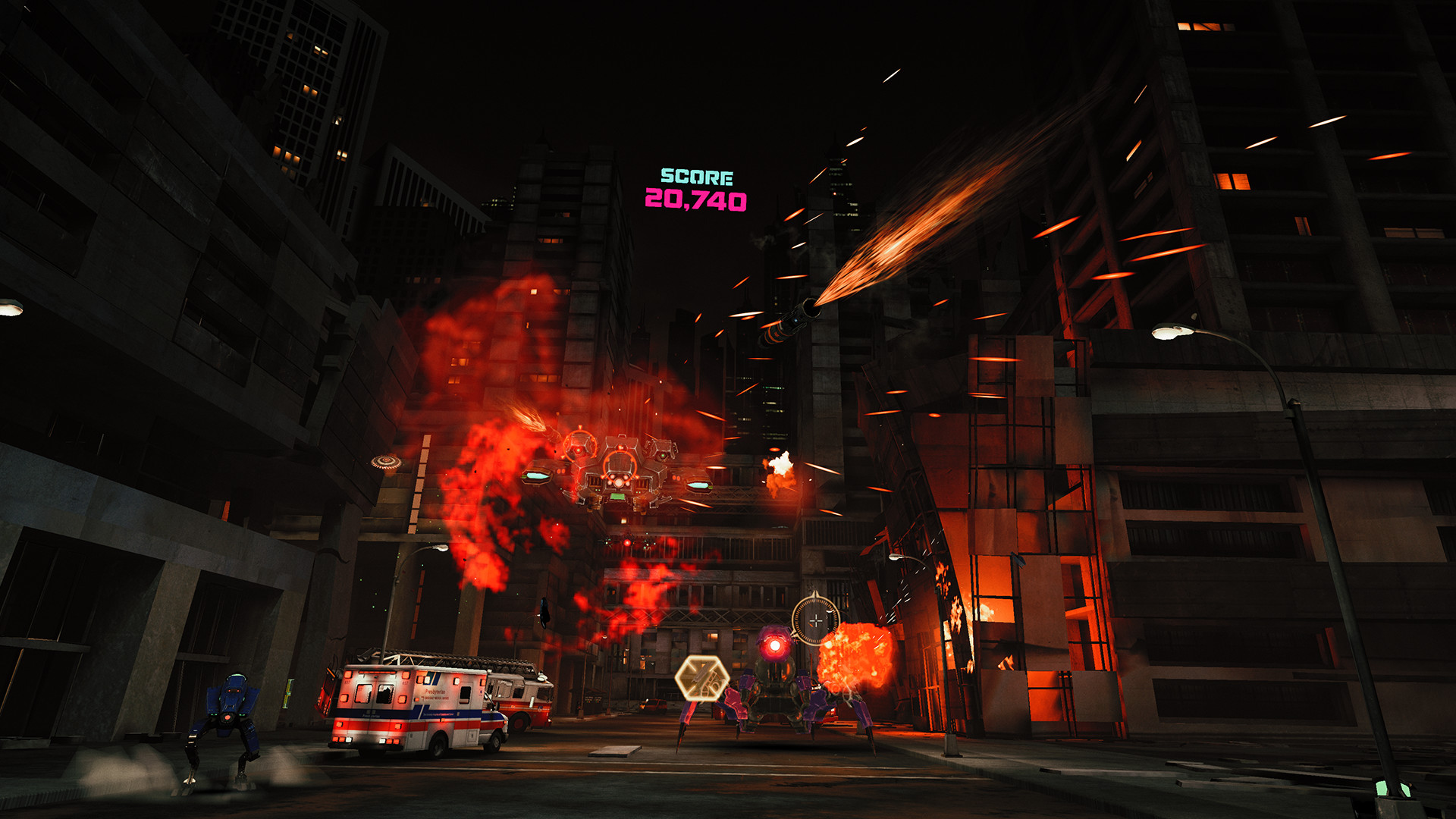The width and height of the screenshot is (1456, 819).
Task: Toggle the glowing street lamp on the right
Action: tap(1168, 334)
